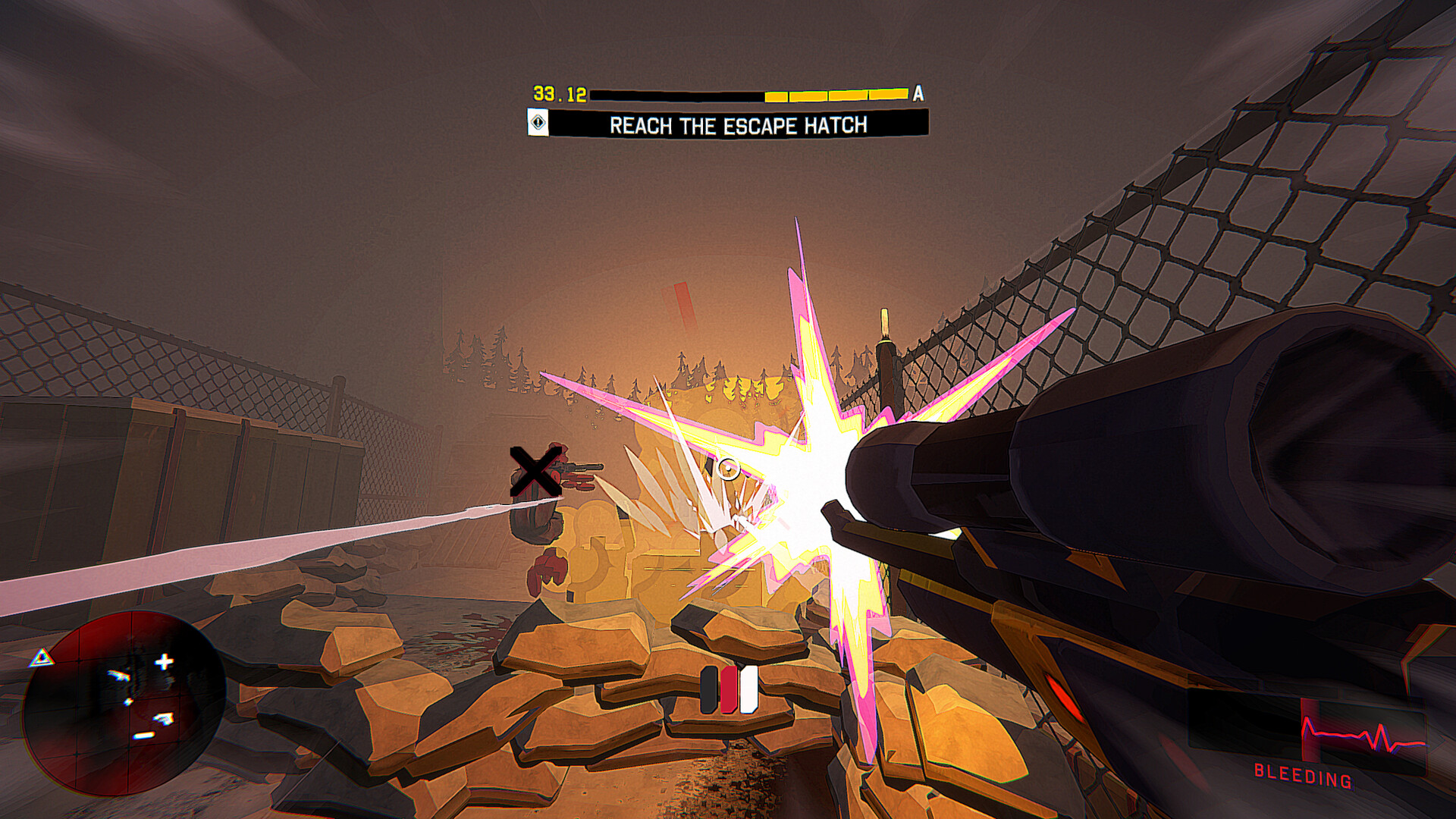
Task: Click the objective marker icon beside the banner
Action: point(538,123)
